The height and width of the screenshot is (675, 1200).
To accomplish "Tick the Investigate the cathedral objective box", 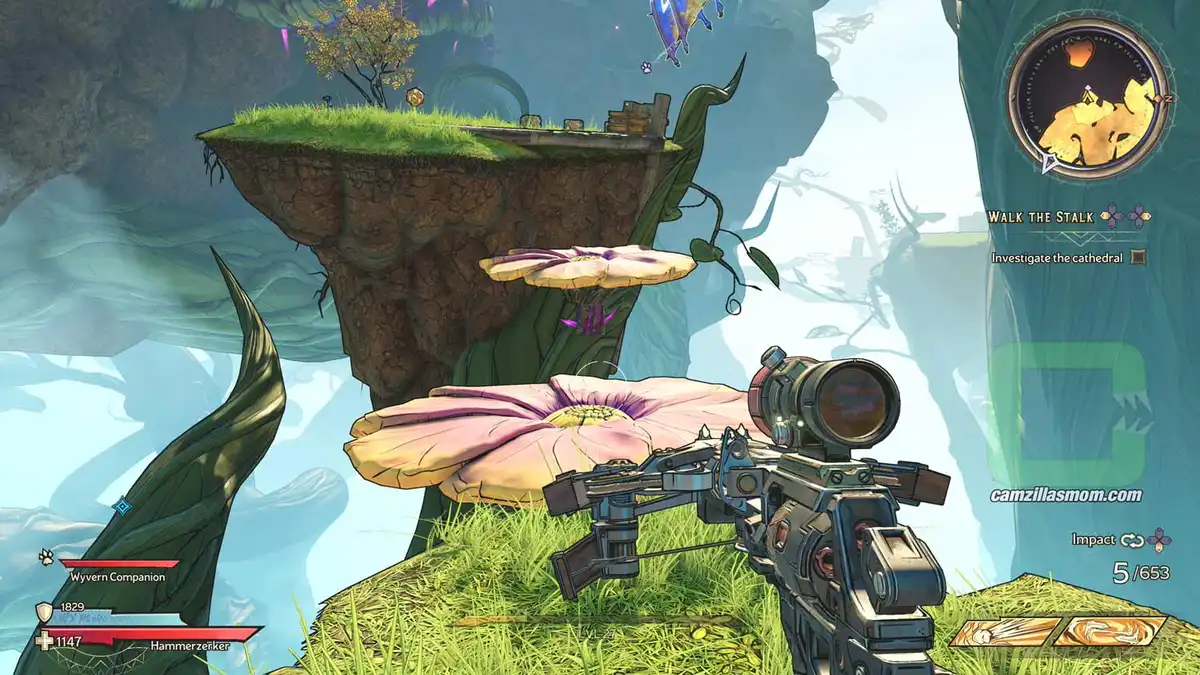I will point(1137,257).
